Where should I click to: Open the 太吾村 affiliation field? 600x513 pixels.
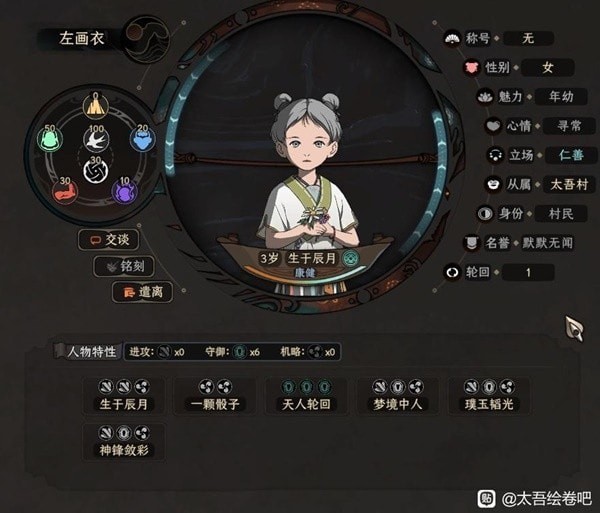(x=543, y=184)
